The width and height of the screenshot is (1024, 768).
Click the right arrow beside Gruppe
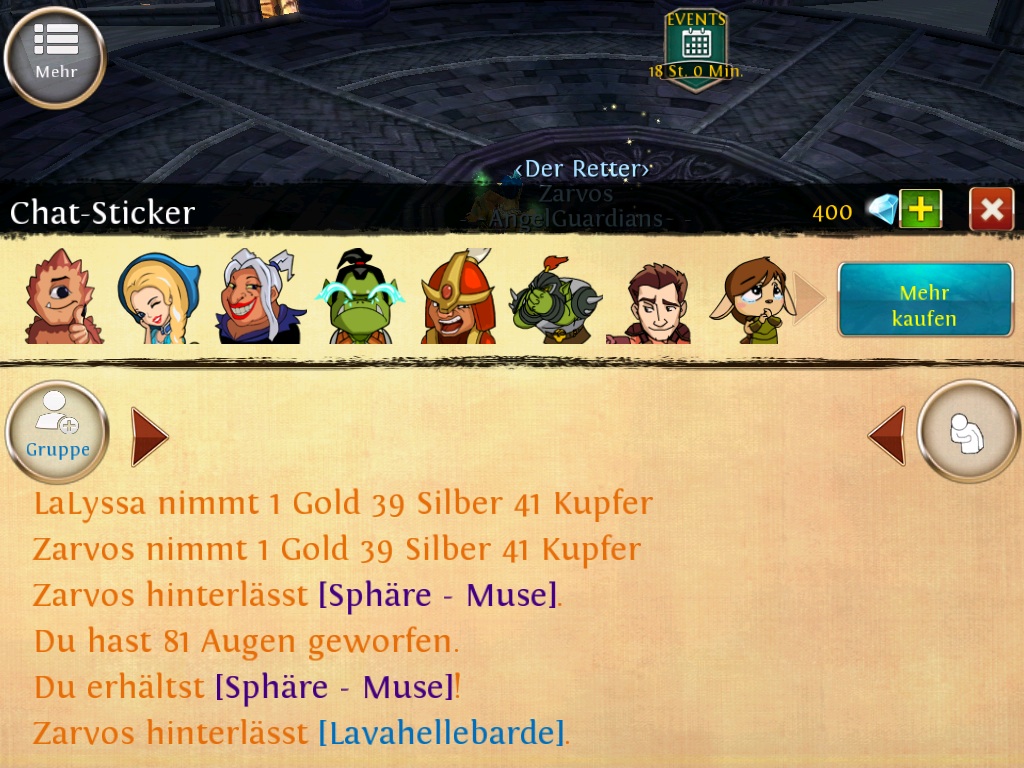coord(149,437)
